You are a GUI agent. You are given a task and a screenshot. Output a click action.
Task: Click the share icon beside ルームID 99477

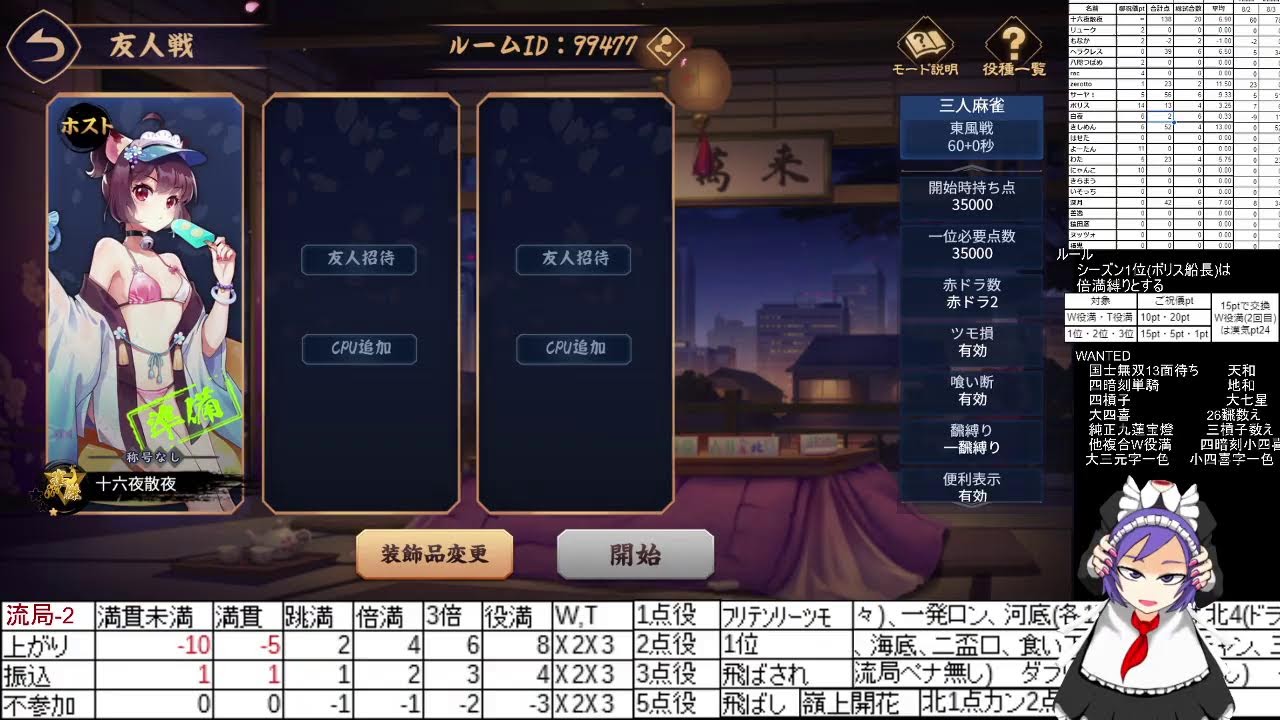663,46
